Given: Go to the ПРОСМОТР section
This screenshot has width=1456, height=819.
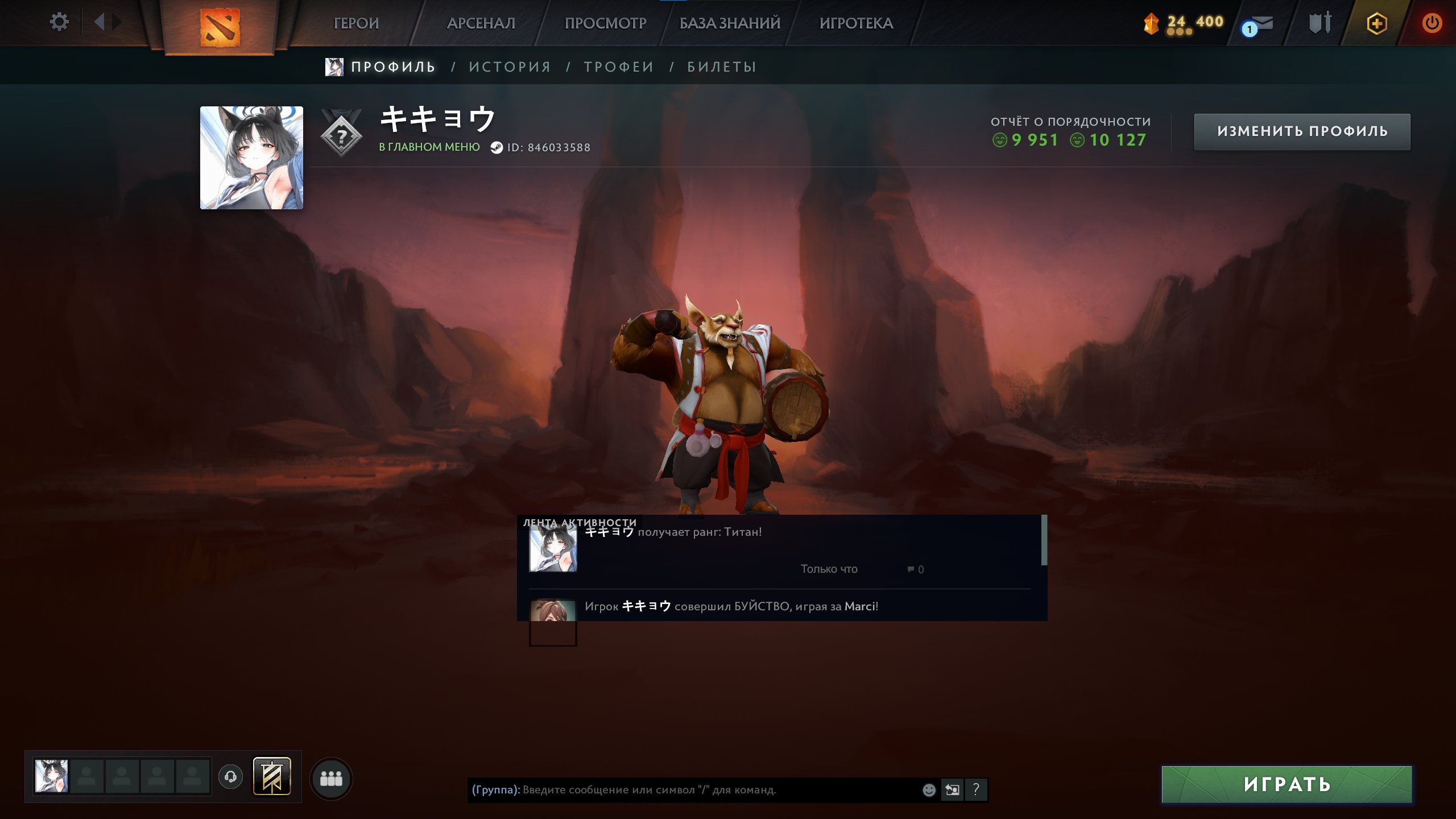Looking at the screenshot, I should pyautogui.click(x=605, y=23).
